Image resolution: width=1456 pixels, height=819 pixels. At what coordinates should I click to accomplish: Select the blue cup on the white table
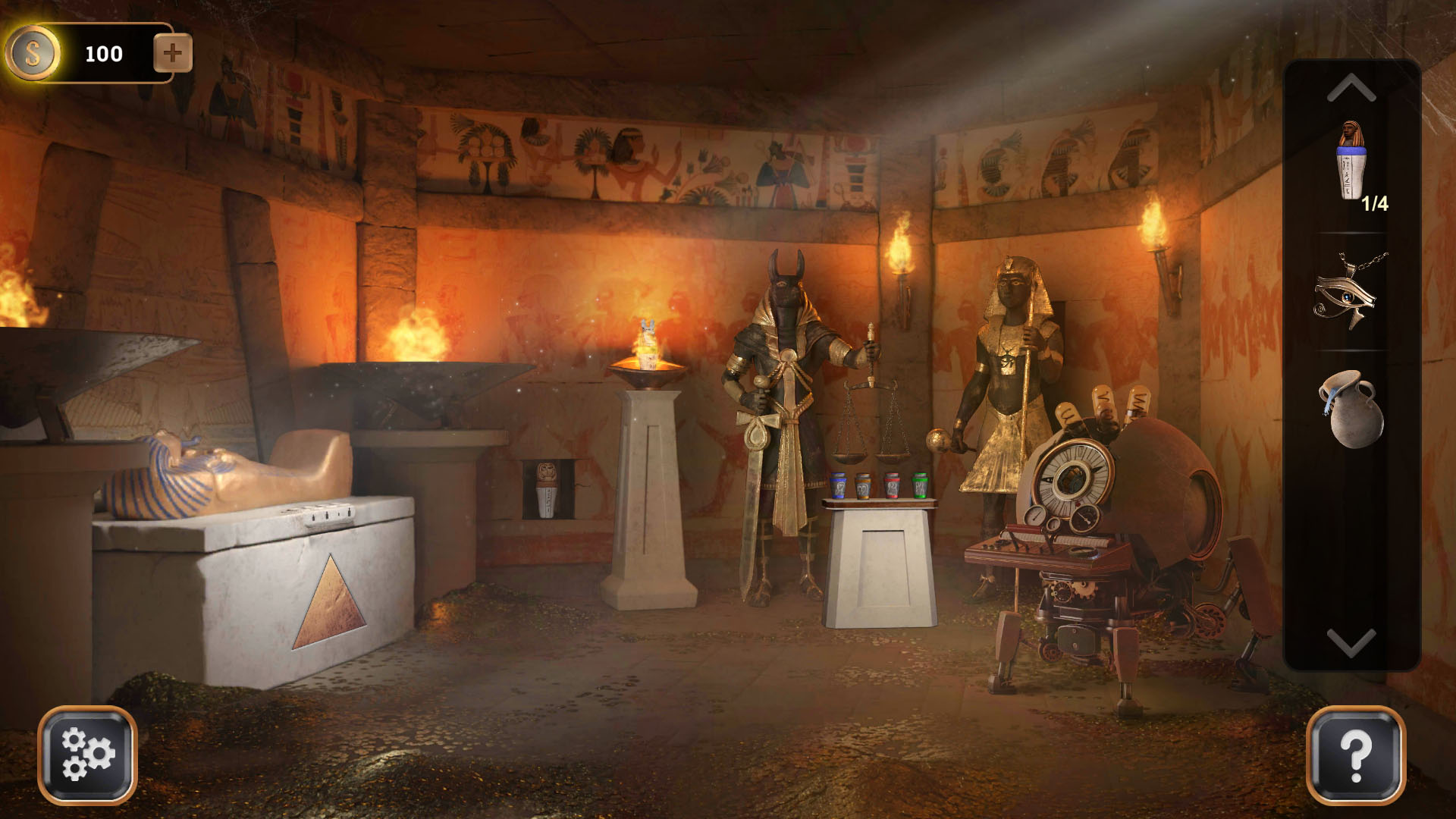point(839,485)
